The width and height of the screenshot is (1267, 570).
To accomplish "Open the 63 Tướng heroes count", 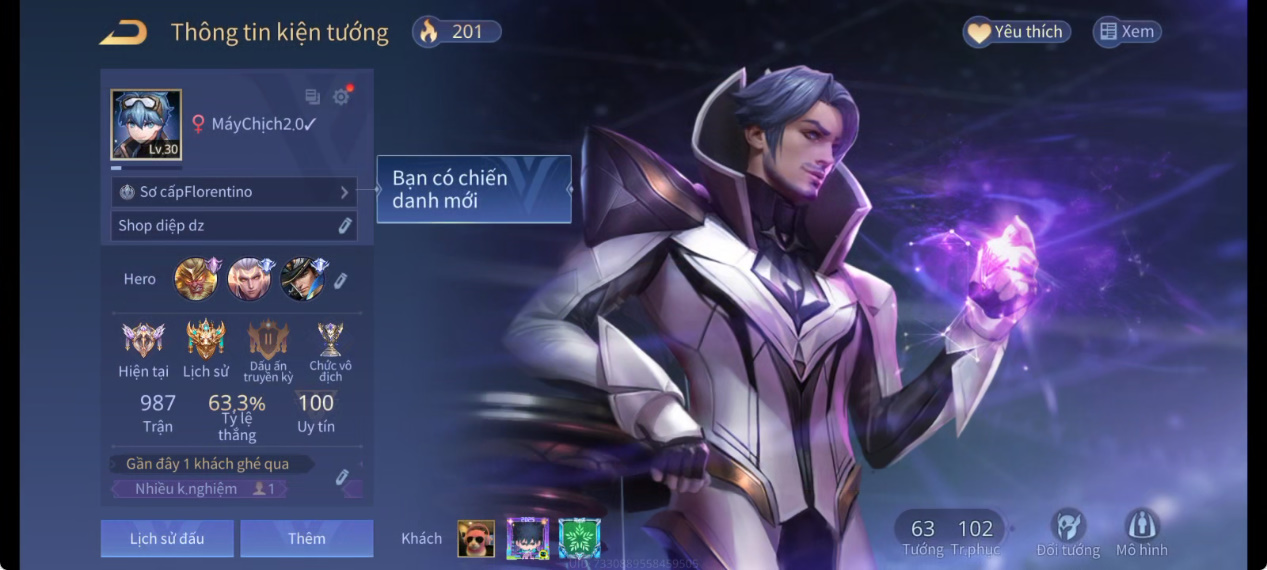I will coord(922,535).
